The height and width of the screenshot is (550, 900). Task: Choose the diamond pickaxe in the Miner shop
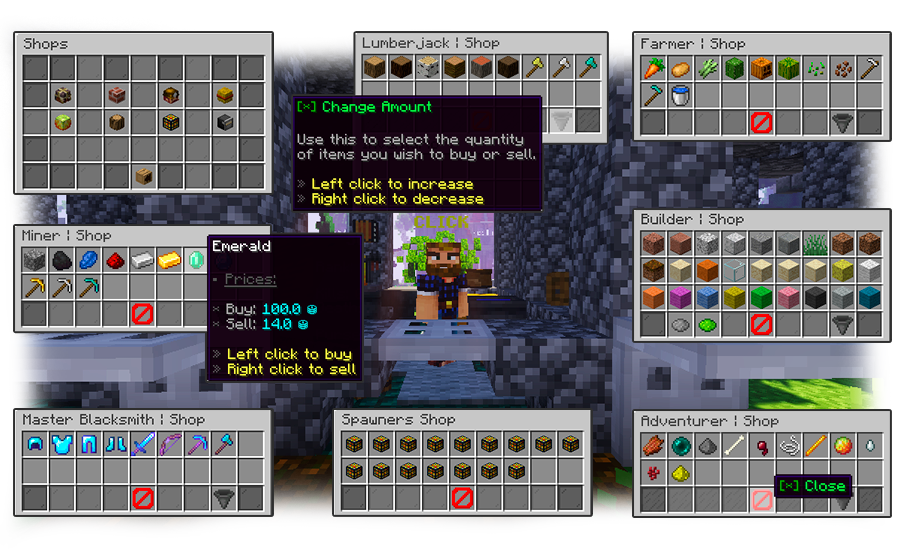[x=88, y=287]
